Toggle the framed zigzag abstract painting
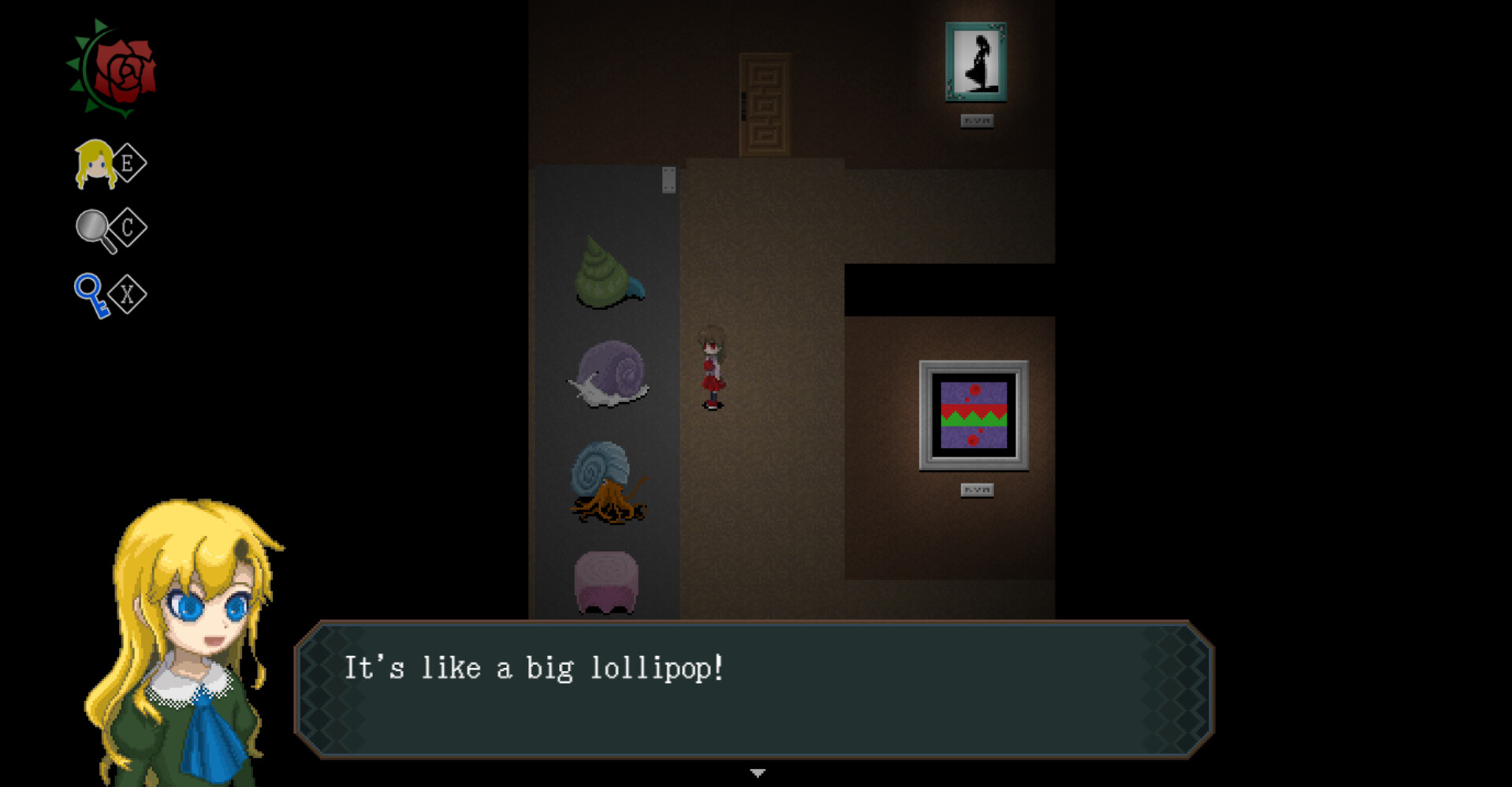The height and width of the screenshot is (787, 1512). tap(975, 414)
